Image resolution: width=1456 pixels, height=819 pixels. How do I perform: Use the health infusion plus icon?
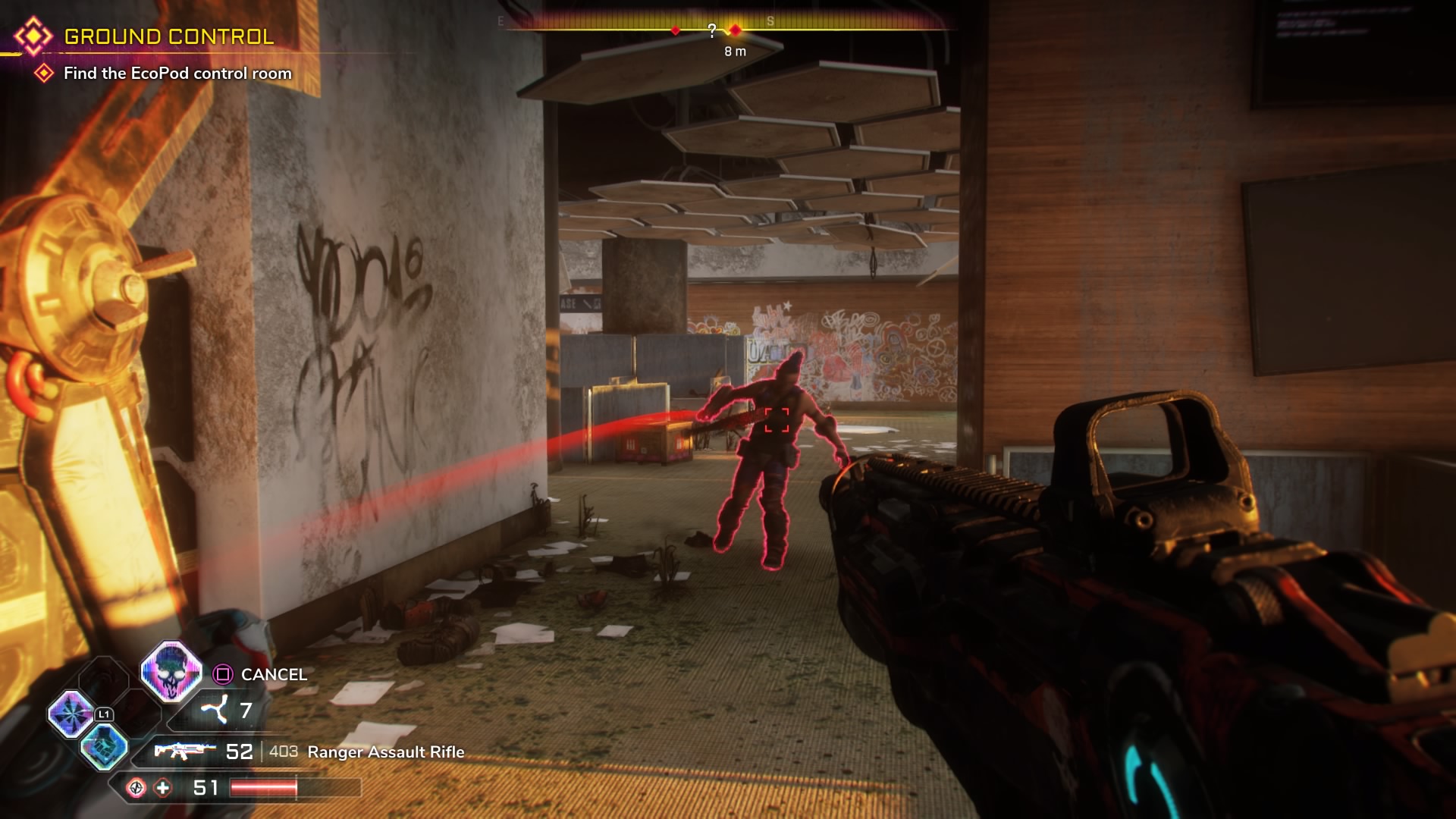pos(163,788)
